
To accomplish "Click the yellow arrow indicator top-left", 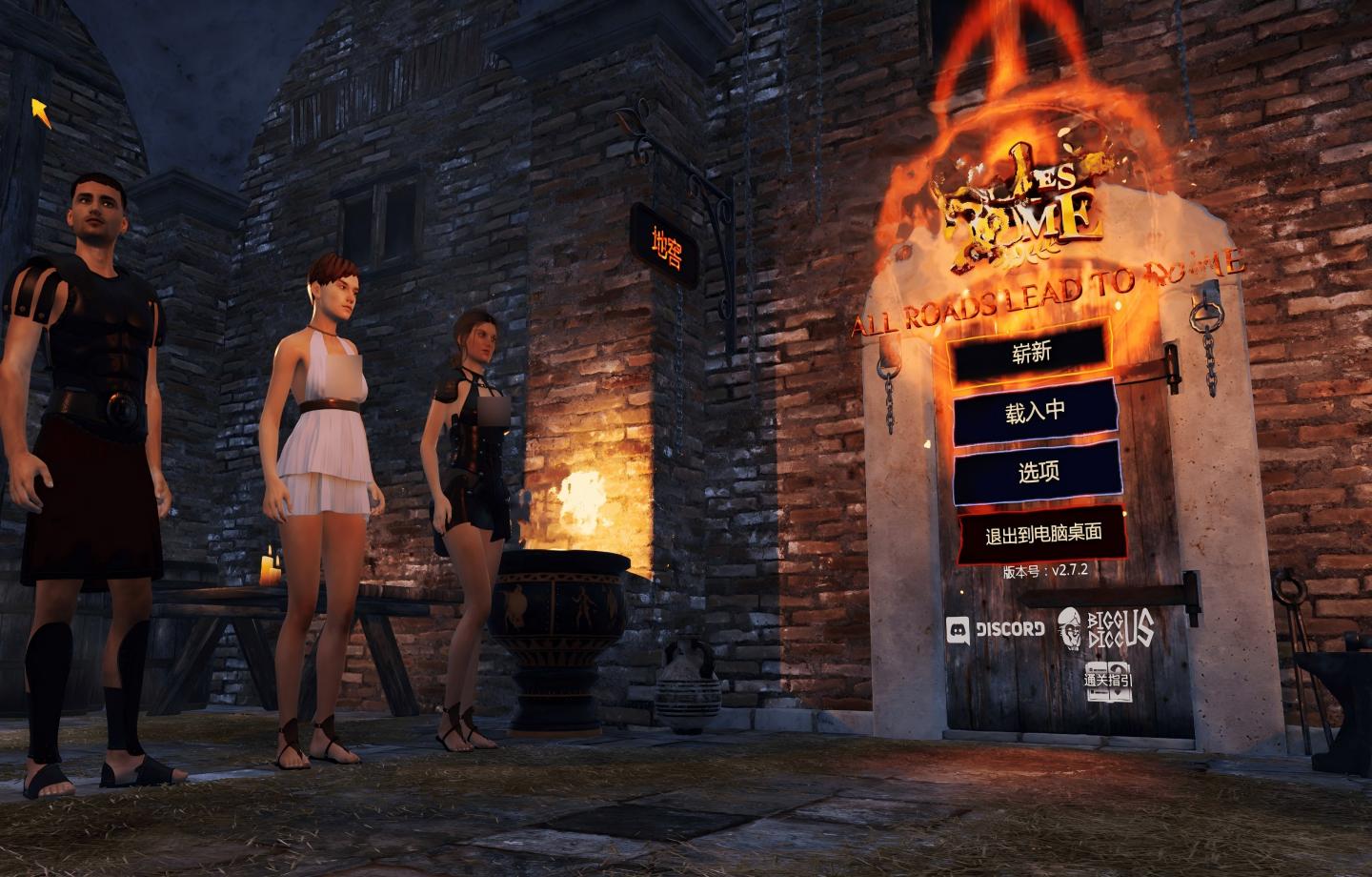I will point(42,112).
